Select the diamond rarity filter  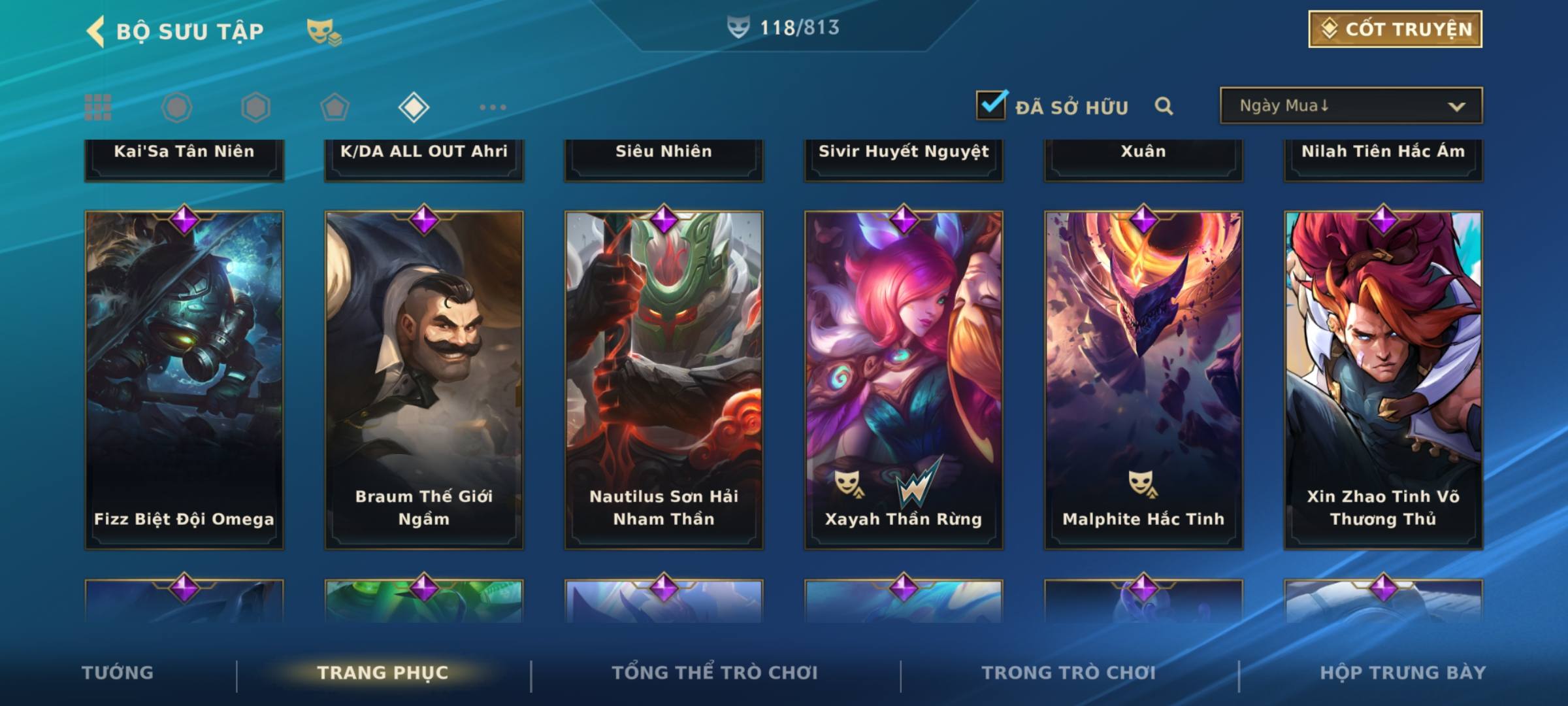(414, 107)
